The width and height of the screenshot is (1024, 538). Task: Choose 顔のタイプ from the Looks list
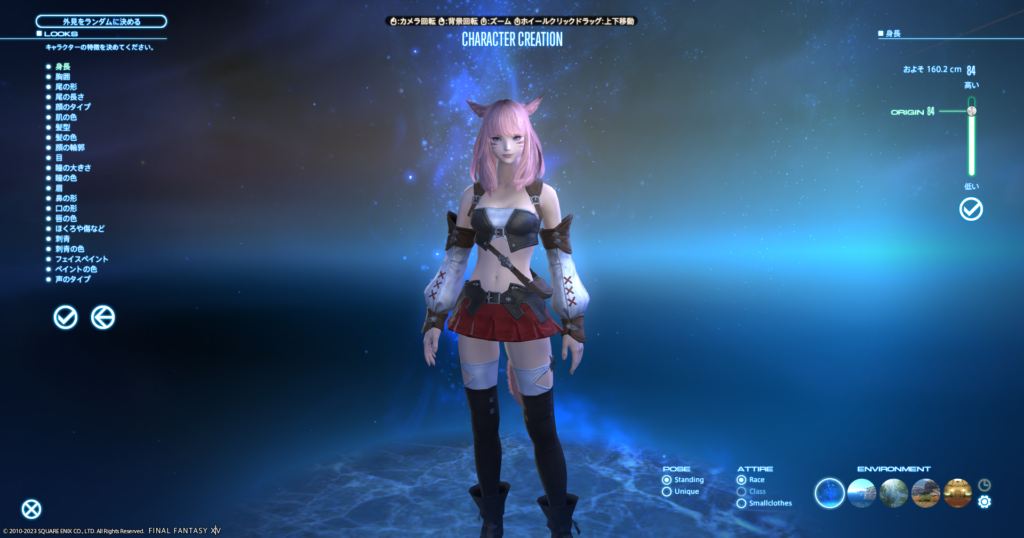click(x=72, y=107)
